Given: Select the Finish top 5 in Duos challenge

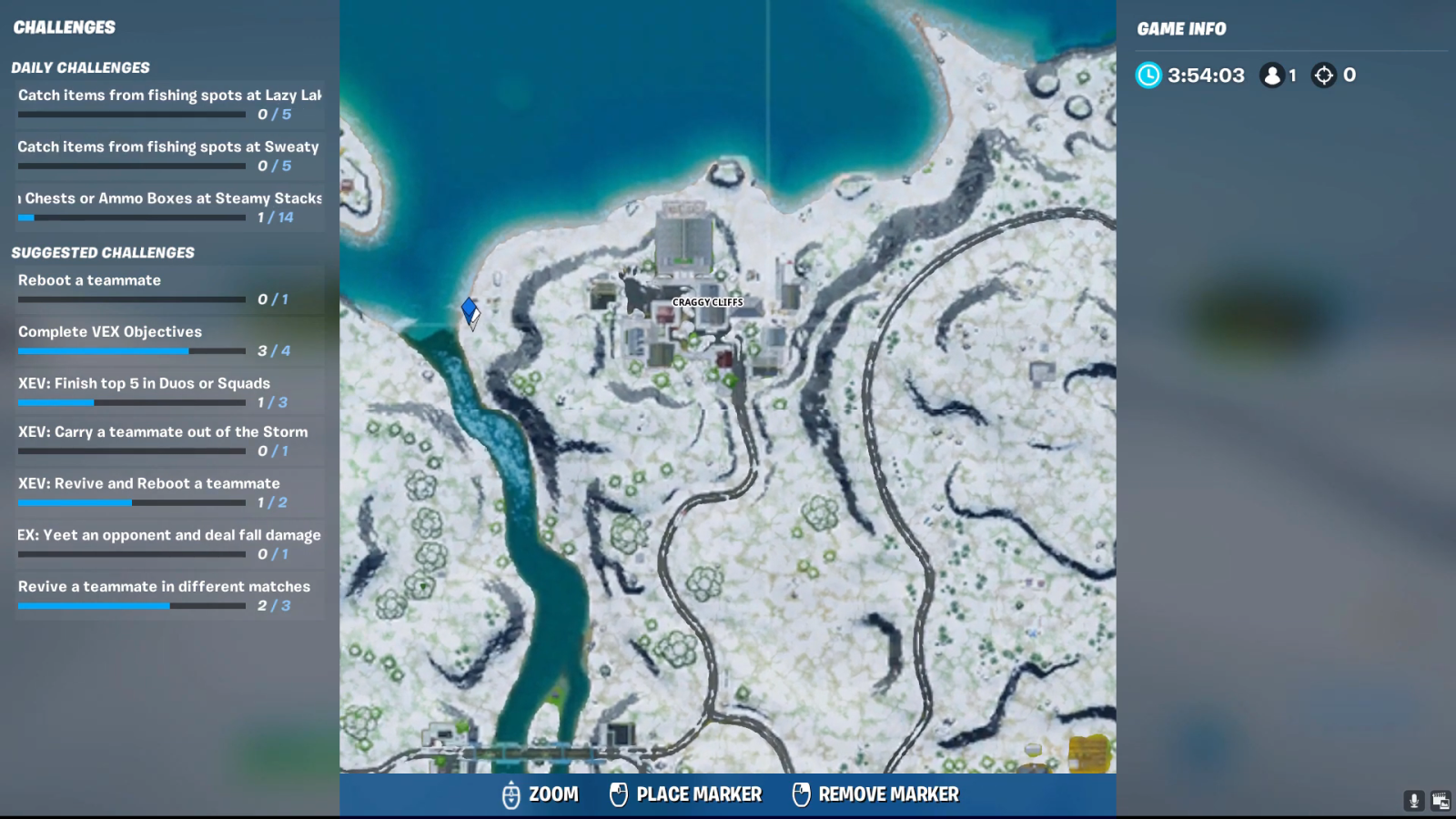Looking at the screenshot, I should [169, 391].
